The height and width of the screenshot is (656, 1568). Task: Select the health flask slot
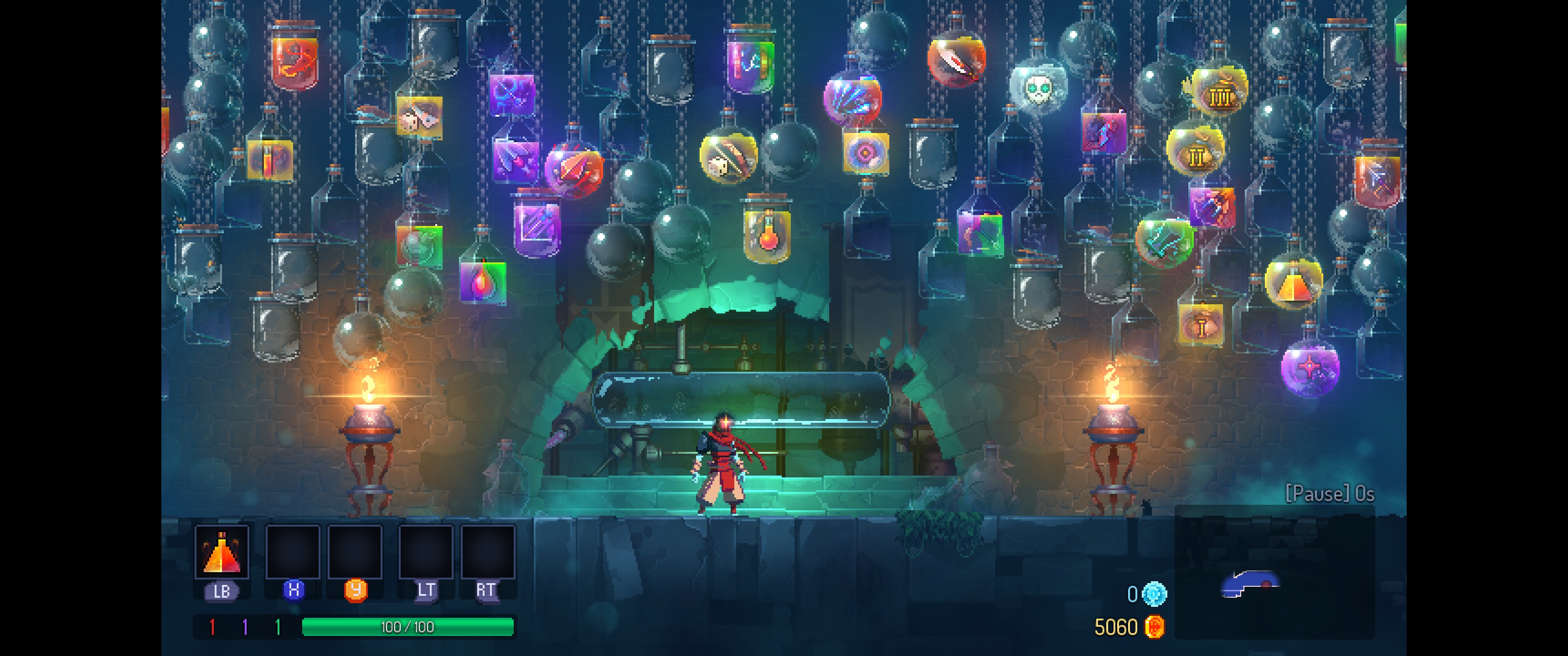pyautogui.click(x=222, y=551)
